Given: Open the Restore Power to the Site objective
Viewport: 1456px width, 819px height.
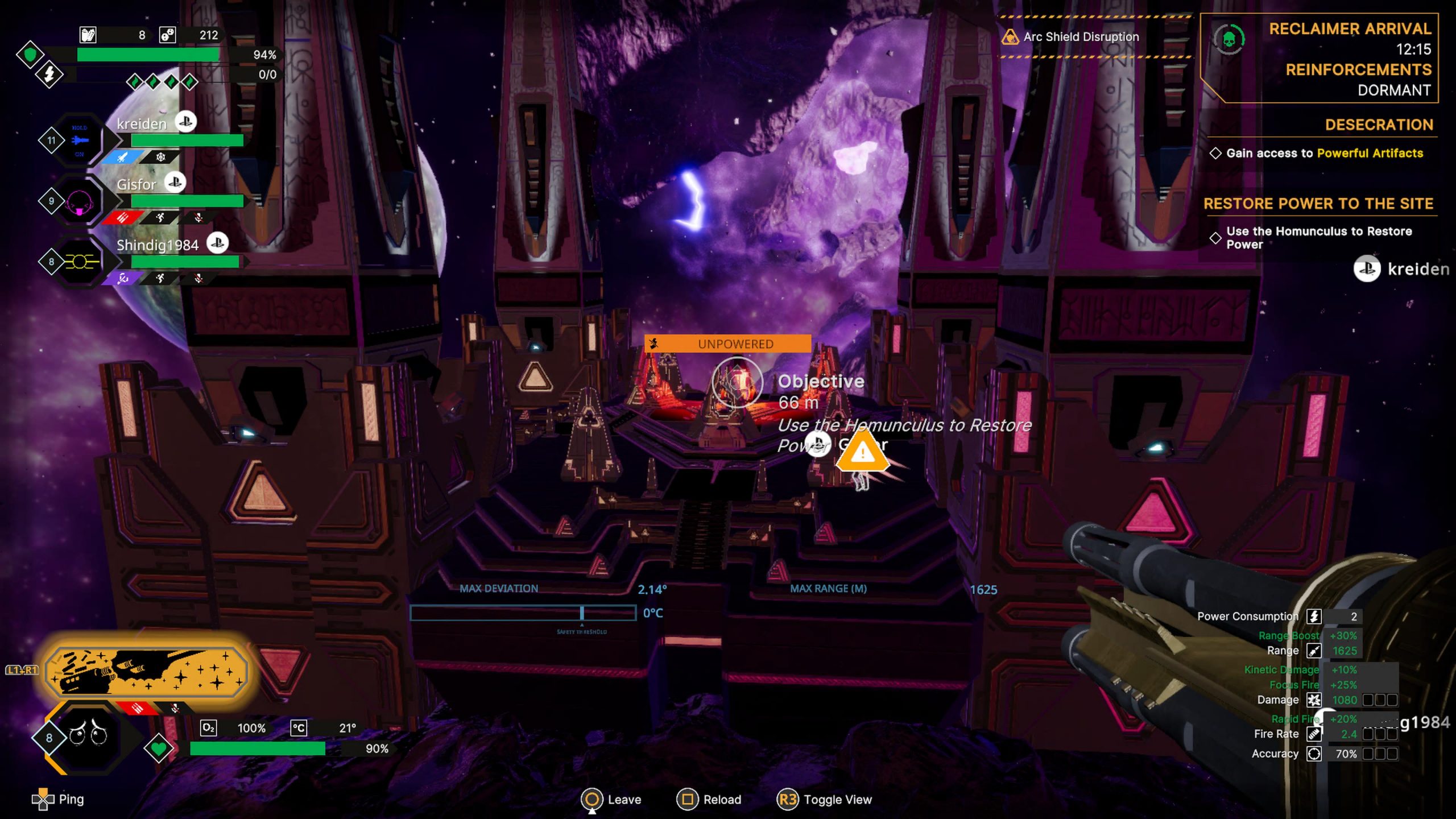Looking at the screenshot, I should tap(1318, 204).
